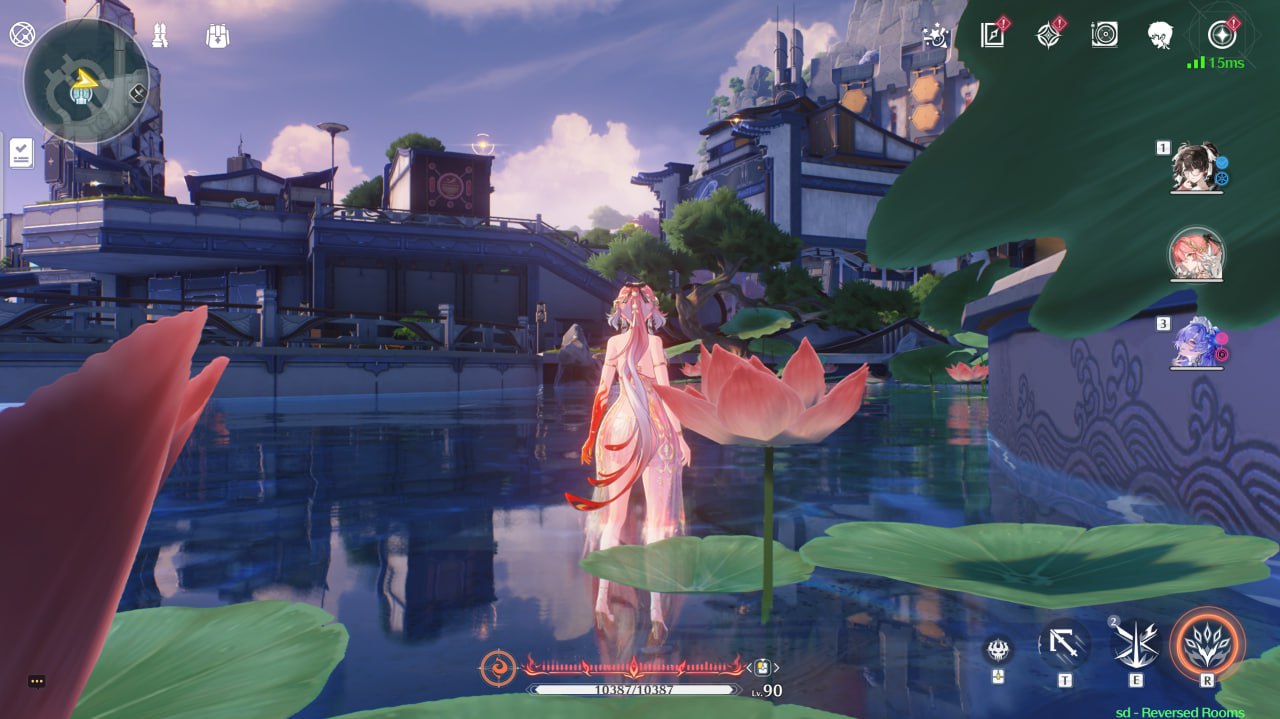This screenshot has width=1280, height=719.
Task: Open the globe icon beside the minimap
Action: point(22,35)
